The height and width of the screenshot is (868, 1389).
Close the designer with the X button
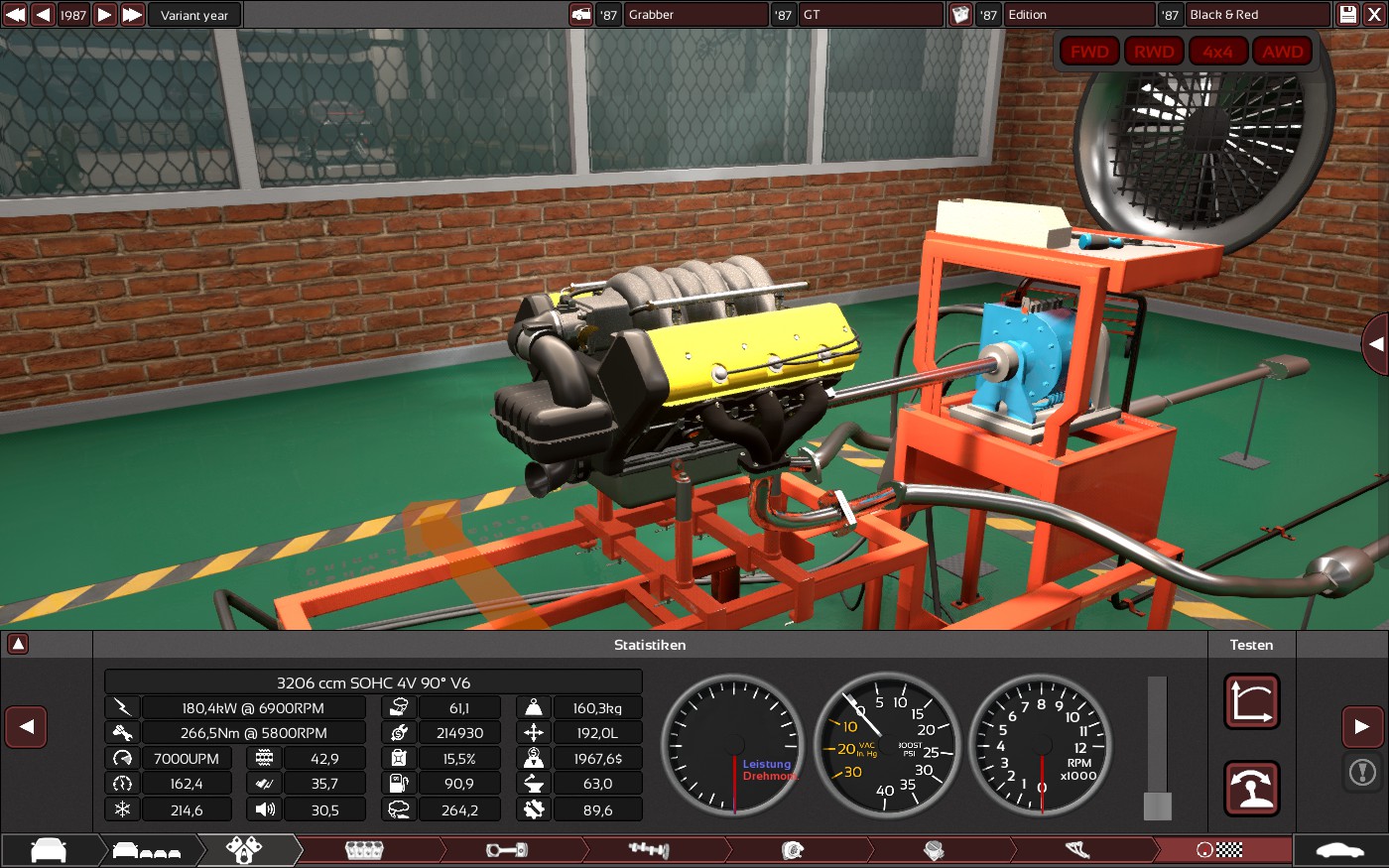pos(1374,15)
